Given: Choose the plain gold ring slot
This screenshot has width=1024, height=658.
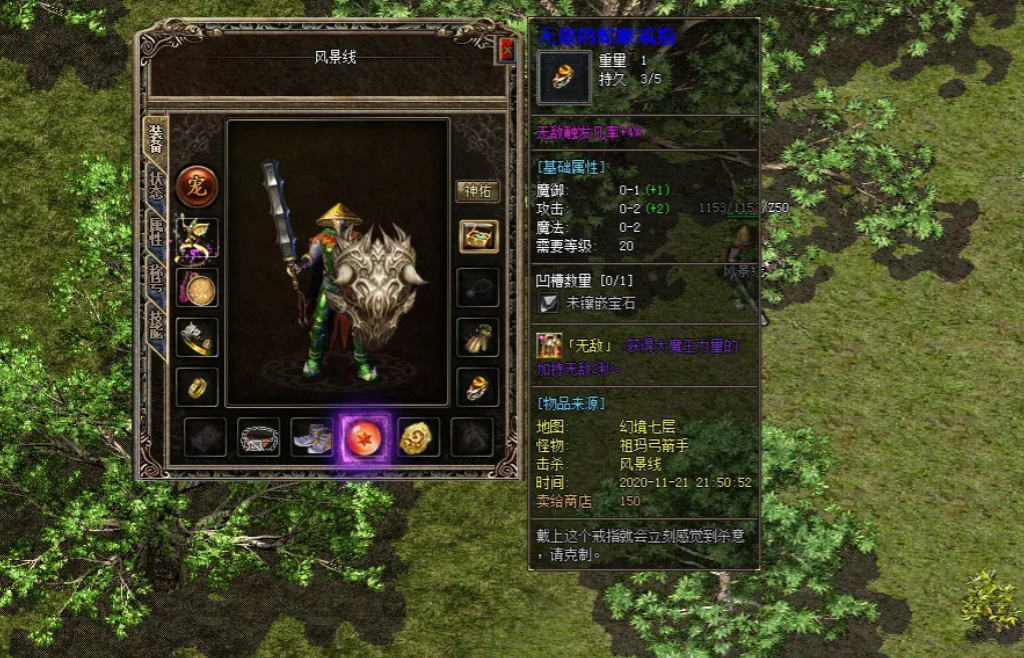Looking at the screenshot, I should point(197,387).
